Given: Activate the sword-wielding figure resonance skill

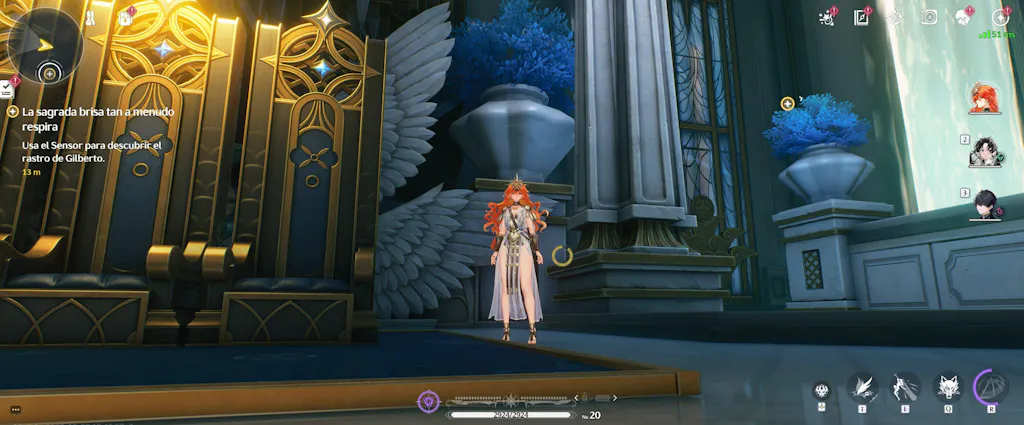Looking at the screenshot, I should click(x=905, y=386).
